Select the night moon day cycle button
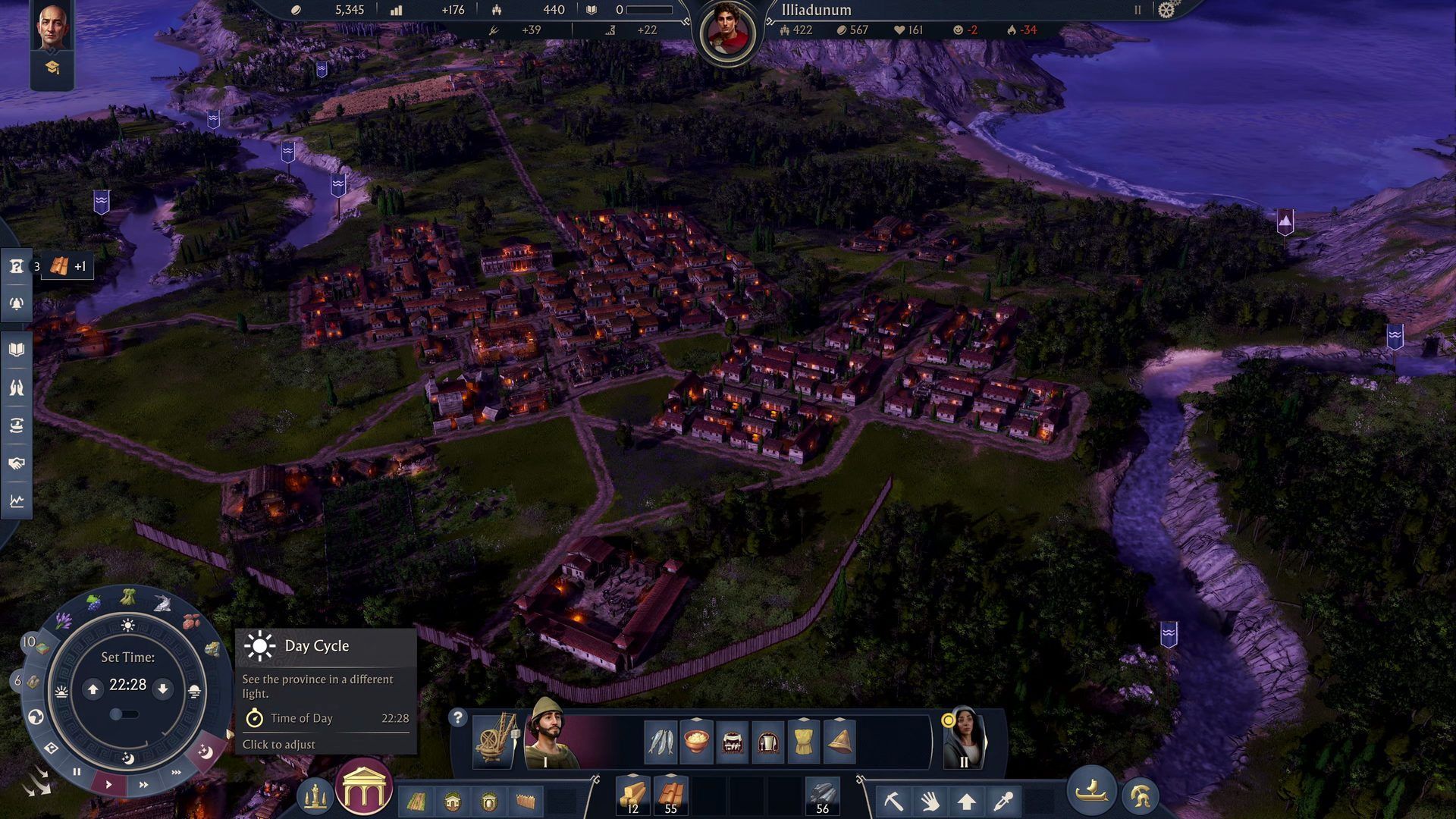This screenshot has width=1456, height=819. (x=206, y=752)
